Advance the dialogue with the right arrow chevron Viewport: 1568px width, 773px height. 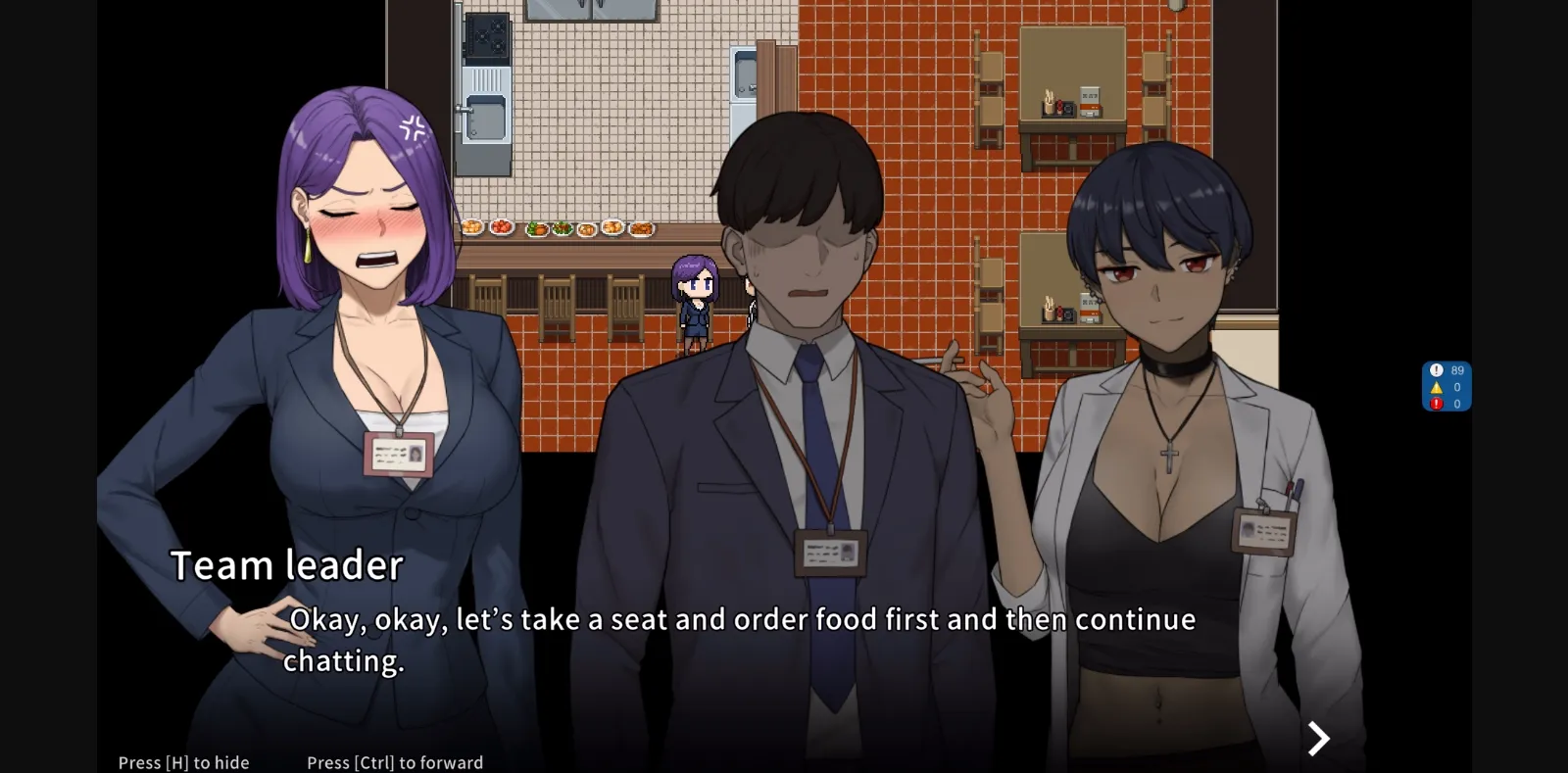(1318, 738)
